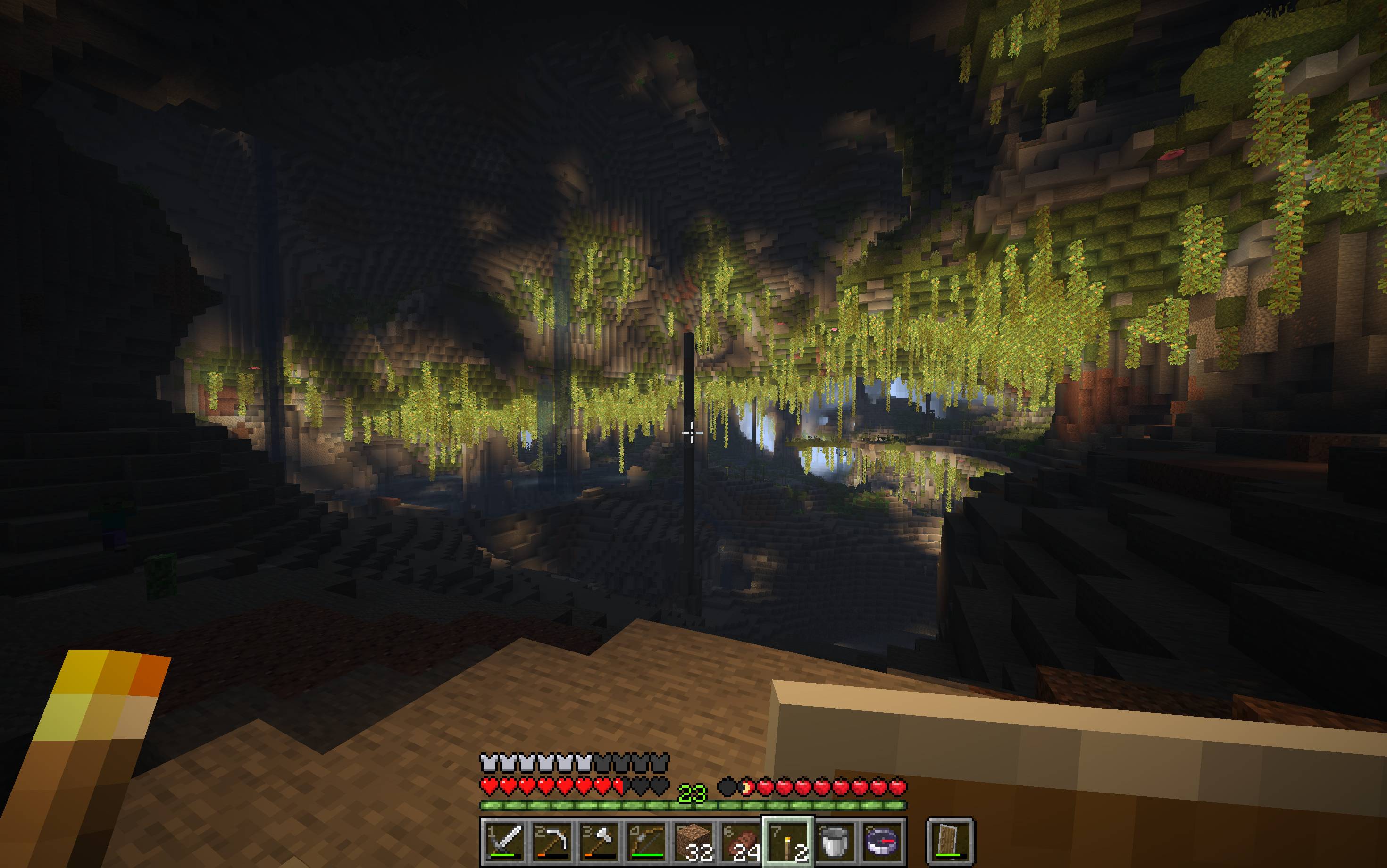Click the highlighted torch hotbar slot

[x=788, y=842]
